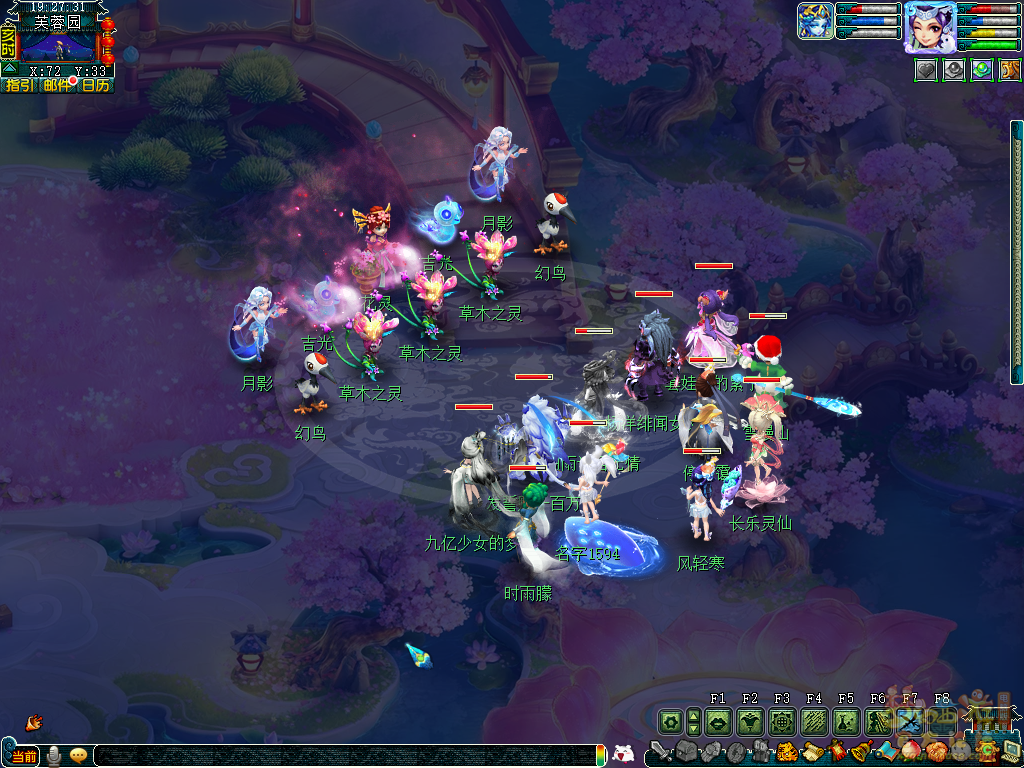Click the golden beast buff icon

tap(1010, 71)
